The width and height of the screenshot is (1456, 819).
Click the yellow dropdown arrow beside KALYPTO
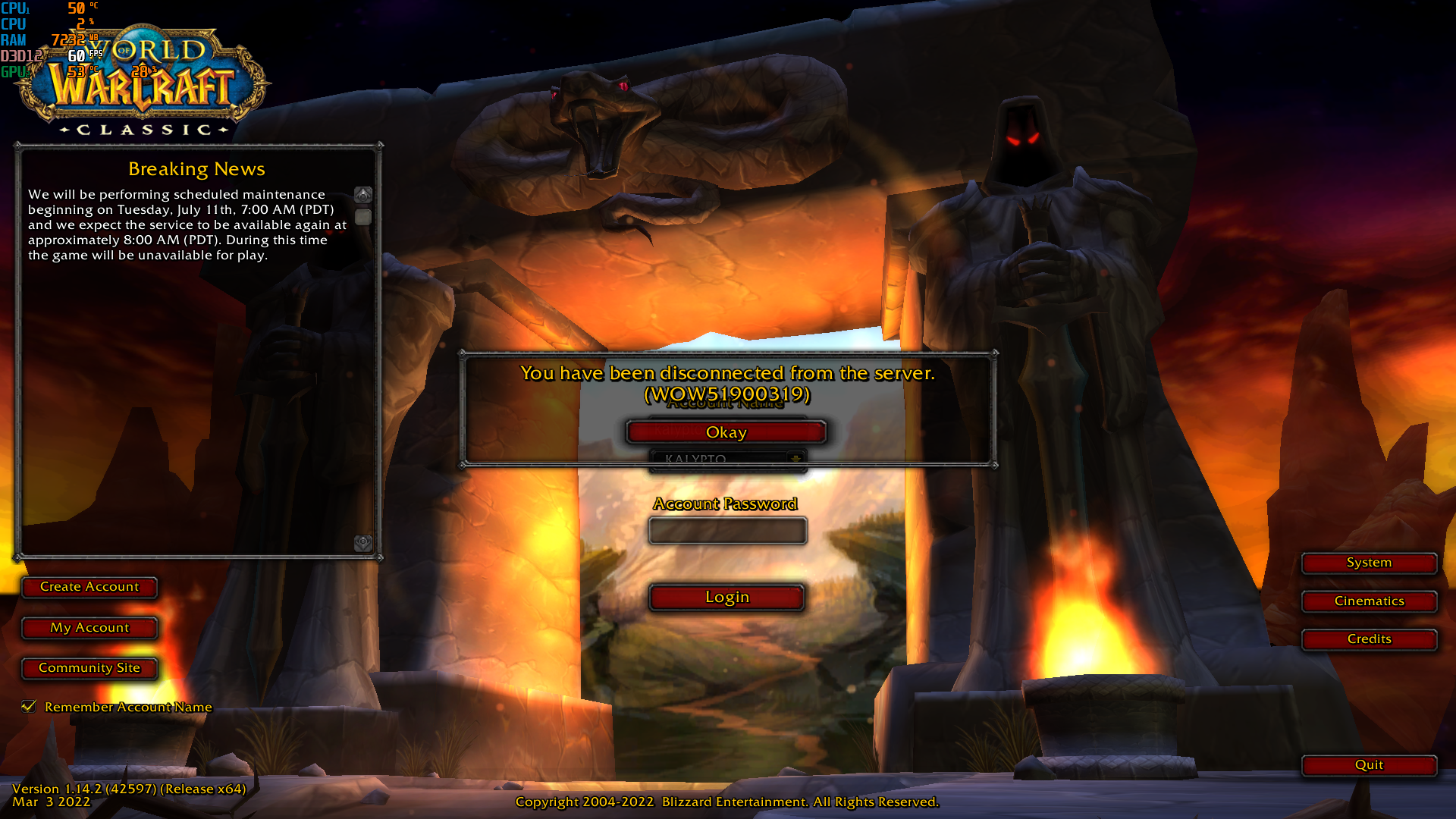(x=795, y=458)
